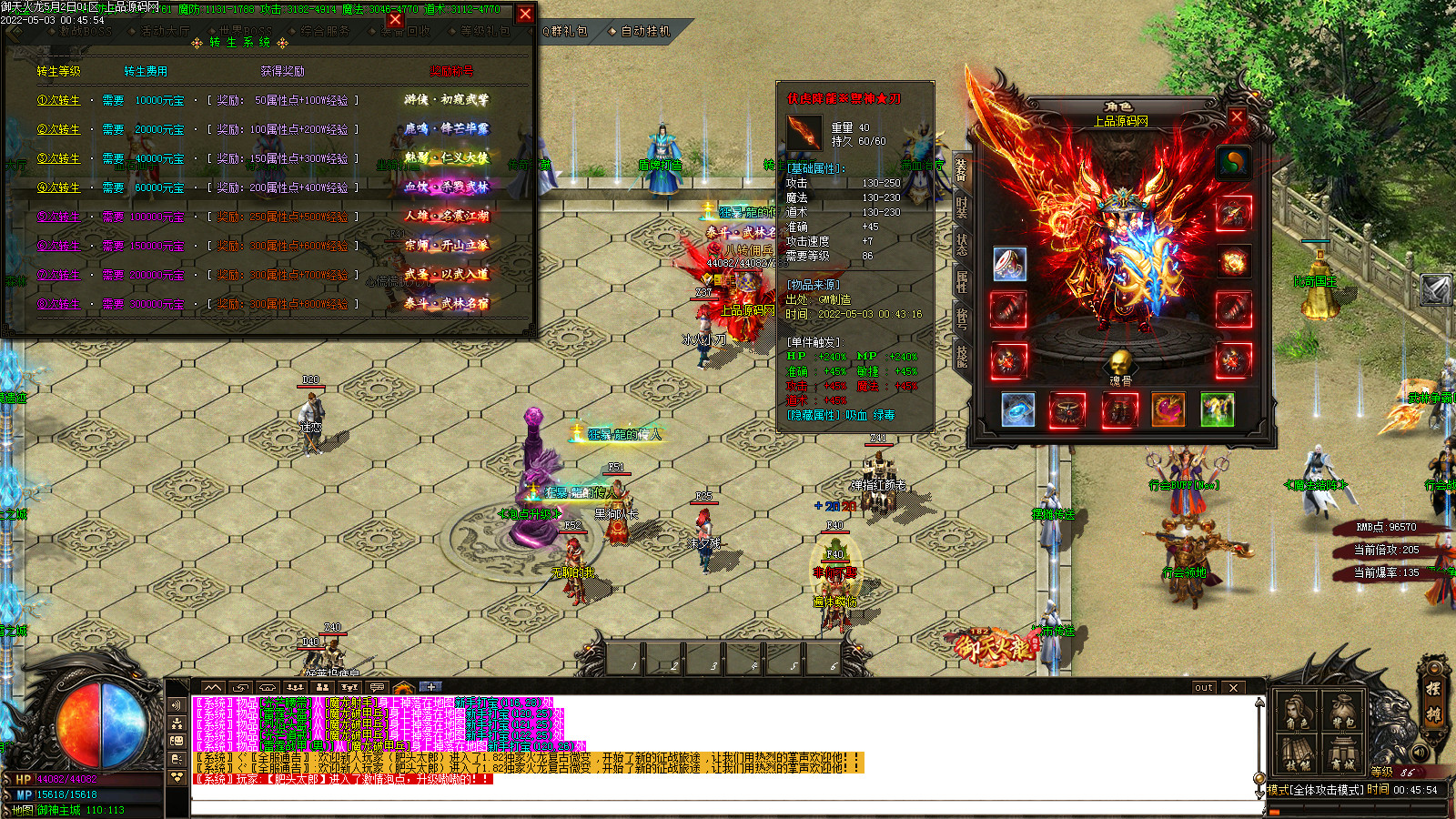Select the white drum equipment slot
Image resolution: width=1456 pixels, height=819 pixels.
pos(1009,264)
